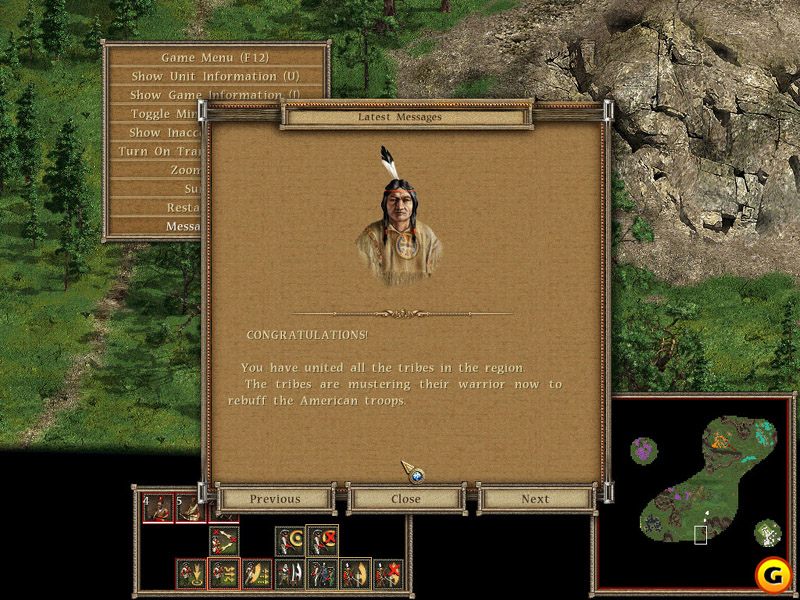
Task: Select Show Game Information entry
Action: point(165,95)
